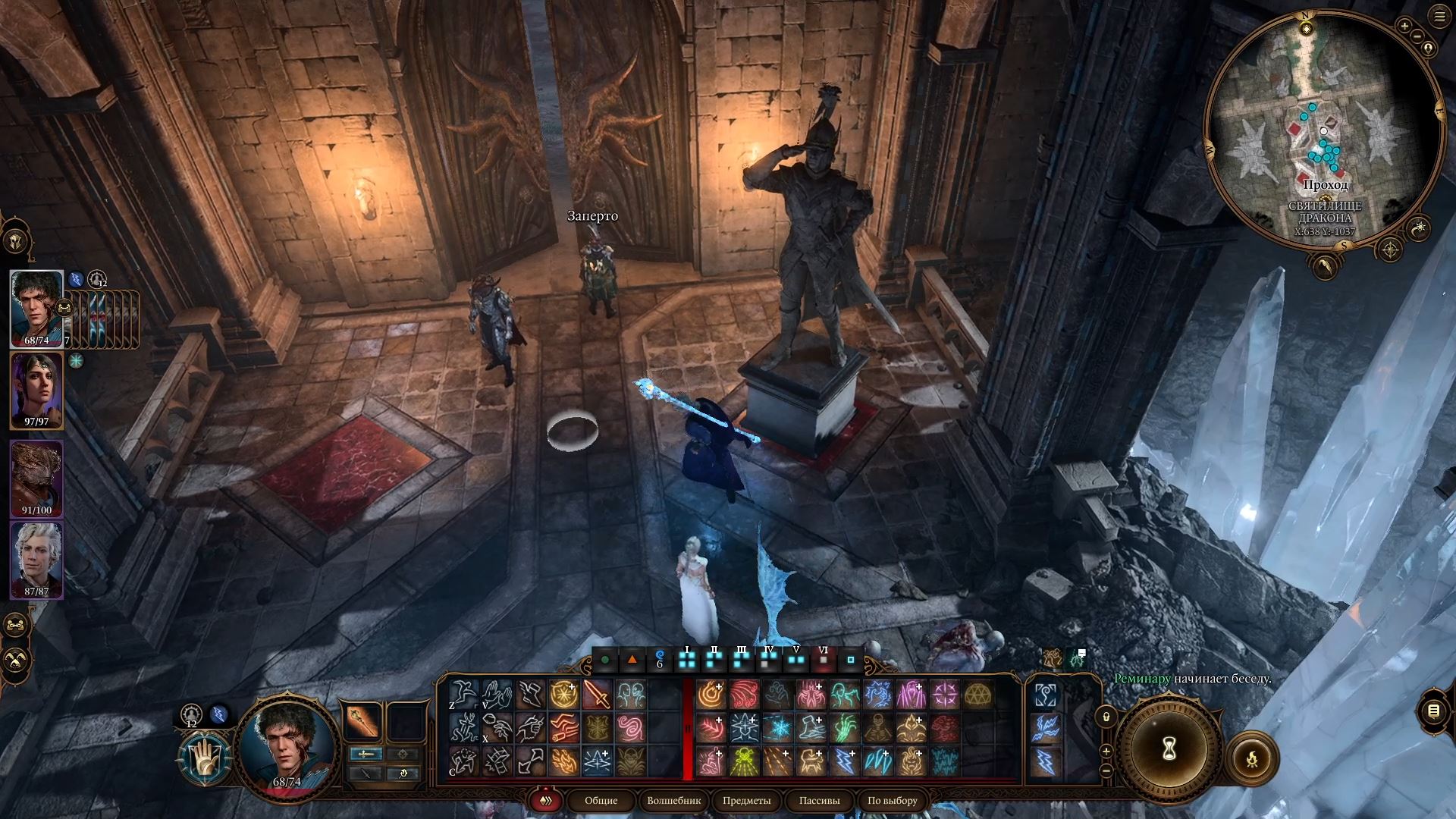Switch to the Предметы hotbar tab
Screen dimensions: 1456x819
pyautogui.click(x=747, y=801)
